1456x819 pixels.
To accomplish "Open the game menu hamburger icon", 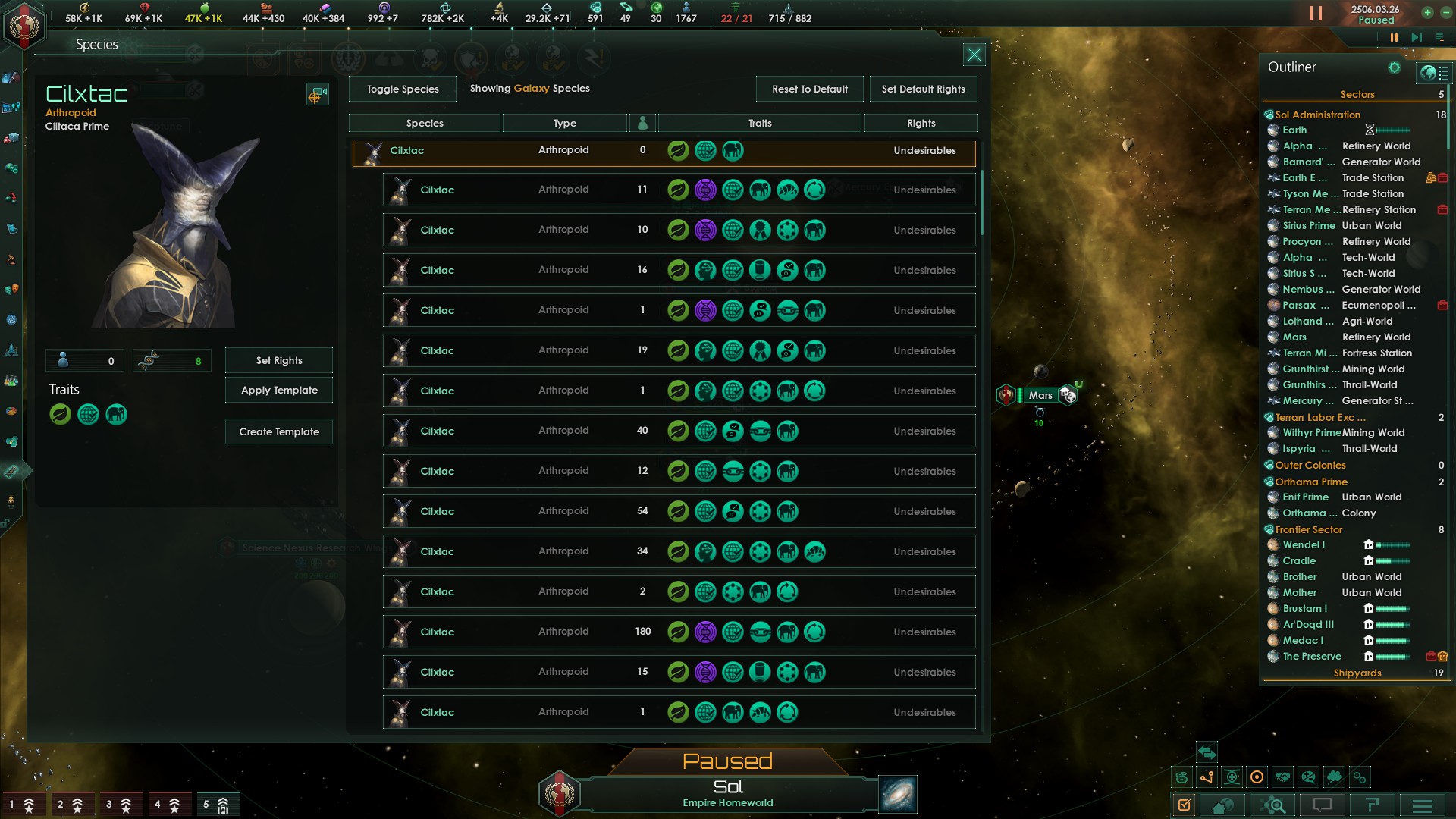I will [x=1423, y=805].
